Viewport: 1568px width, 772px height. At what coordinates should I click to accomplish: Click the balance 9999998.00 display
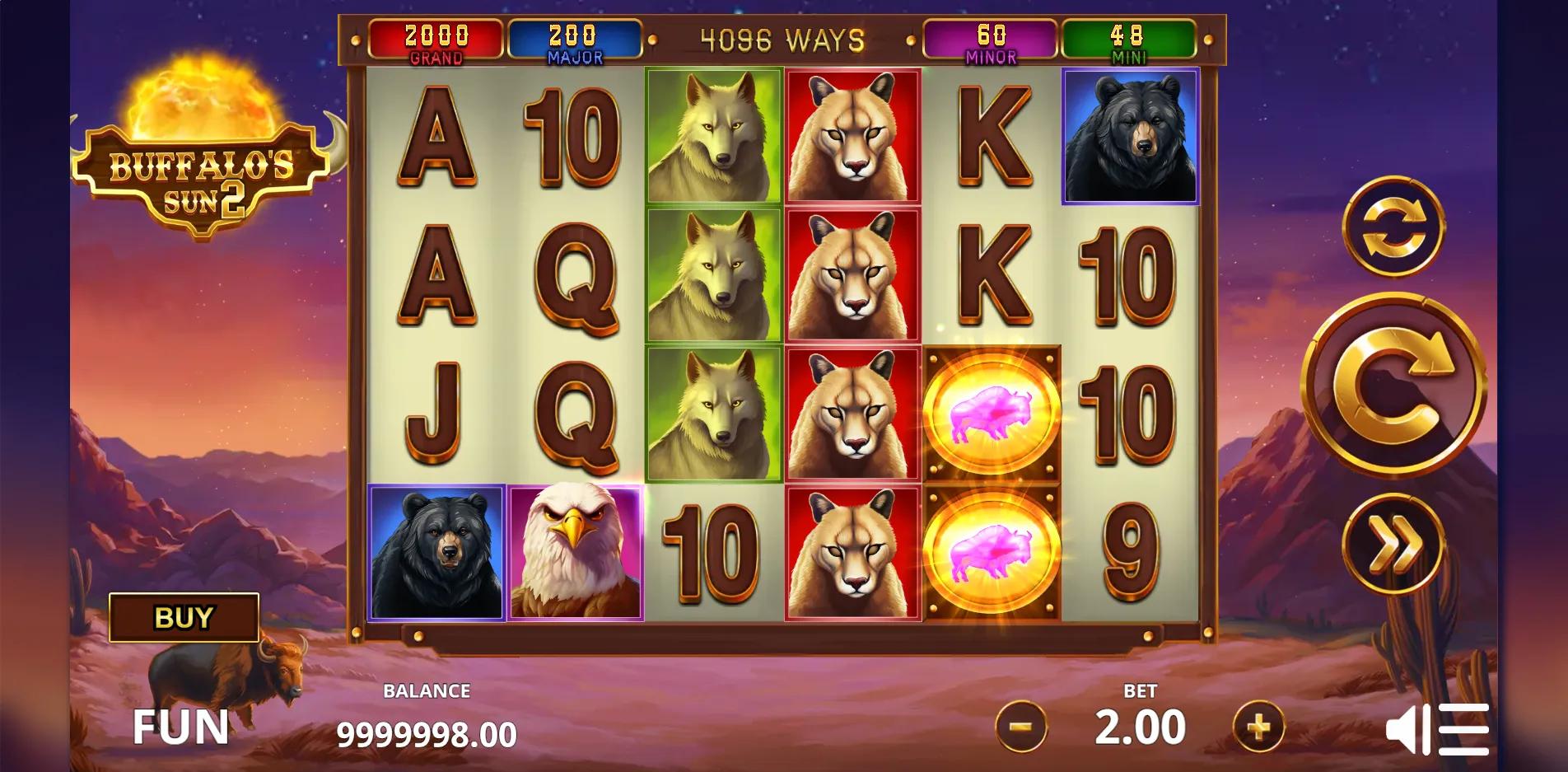point(427,732)
